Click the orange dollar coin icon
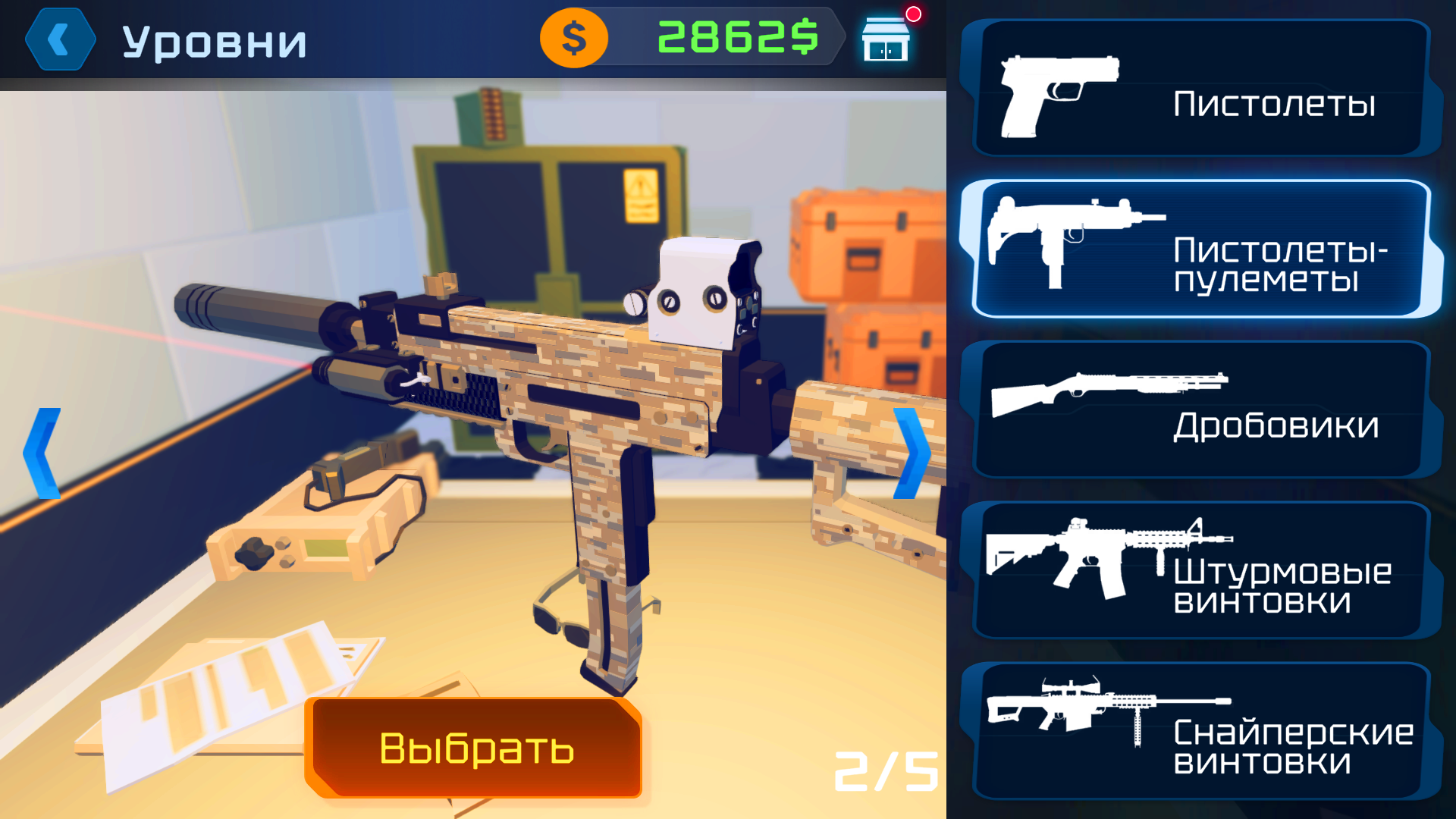1456x819 pixels. click(573, 39)
